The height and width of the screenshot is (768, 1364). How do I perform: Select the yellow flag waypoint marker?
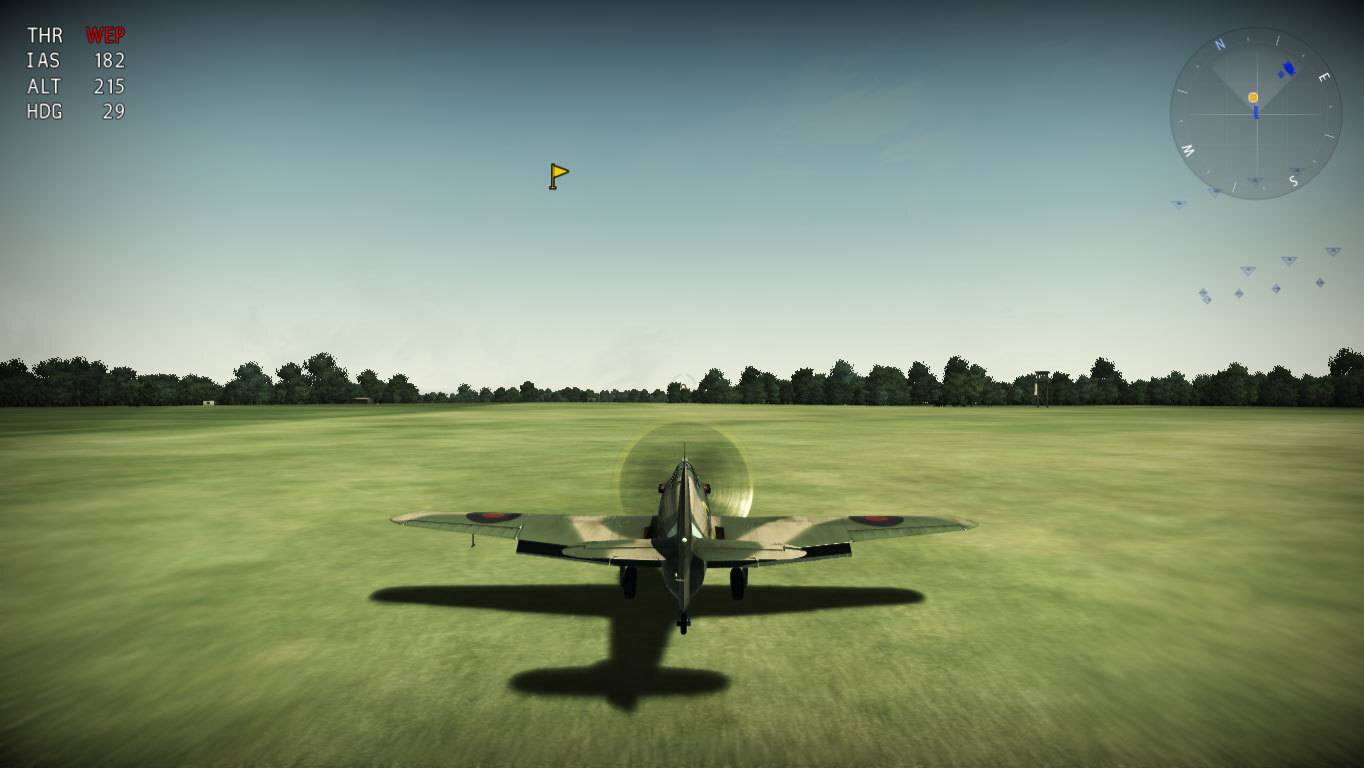point(558,176)
